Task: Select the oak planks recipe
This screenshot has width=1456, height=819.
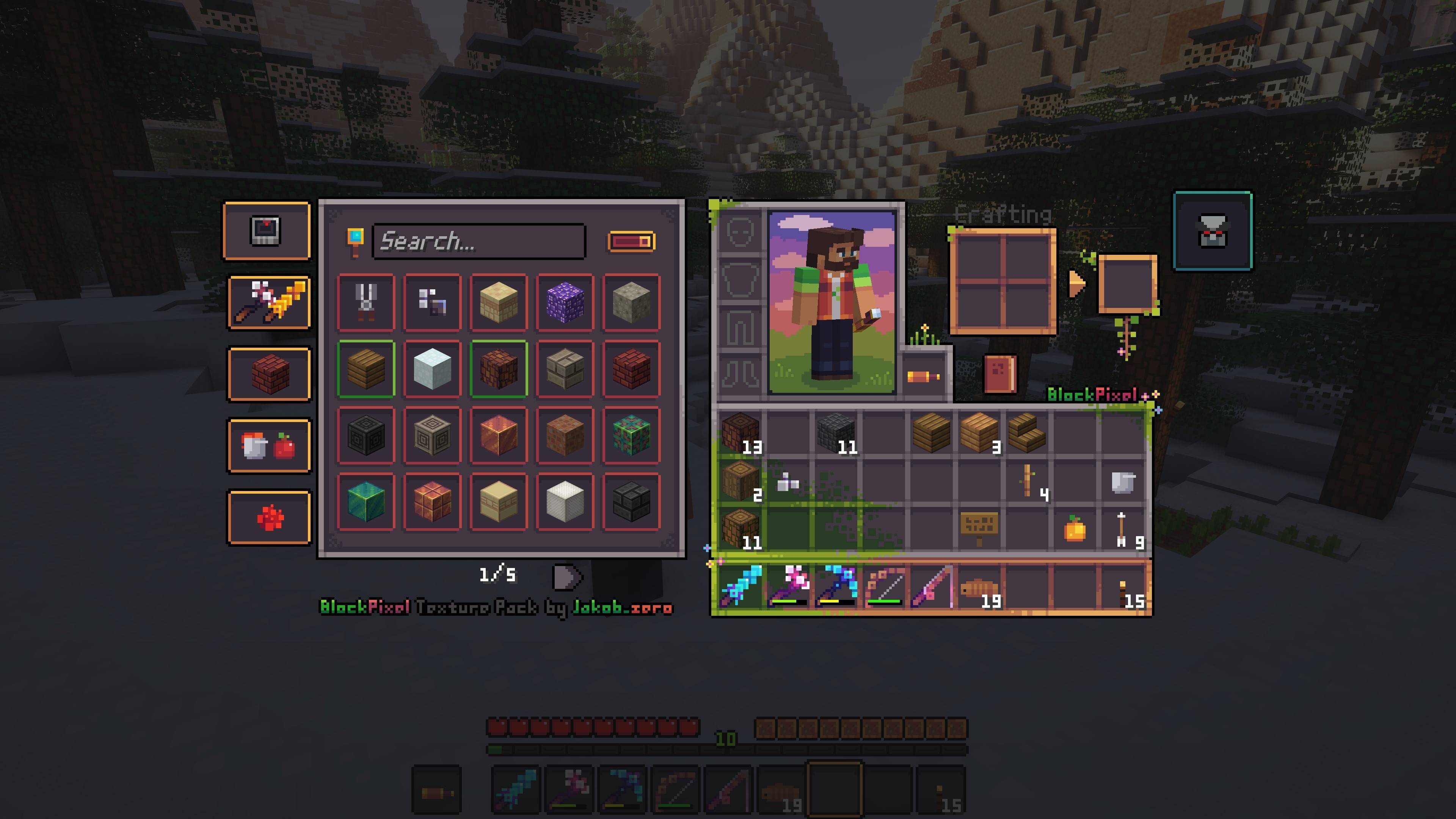Action: click(366, 369)
